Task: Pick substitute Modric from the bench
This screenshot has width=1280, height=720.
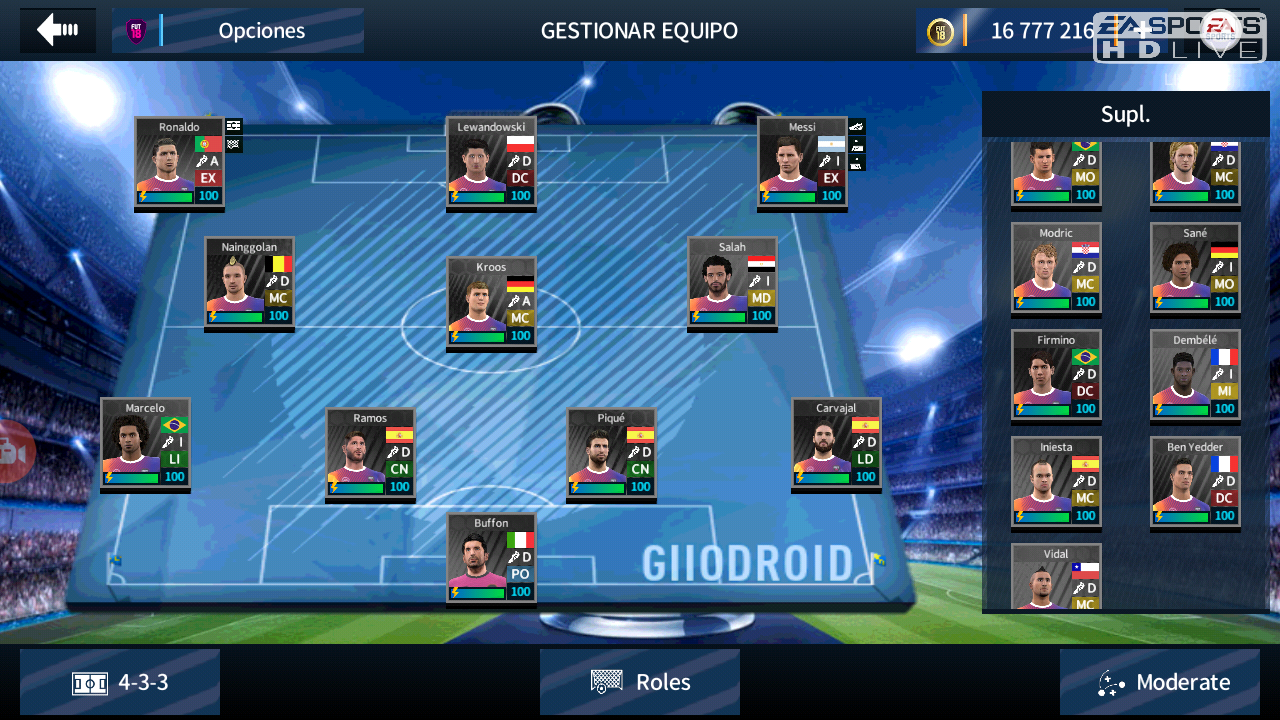Action: (x=1056, y=268)
